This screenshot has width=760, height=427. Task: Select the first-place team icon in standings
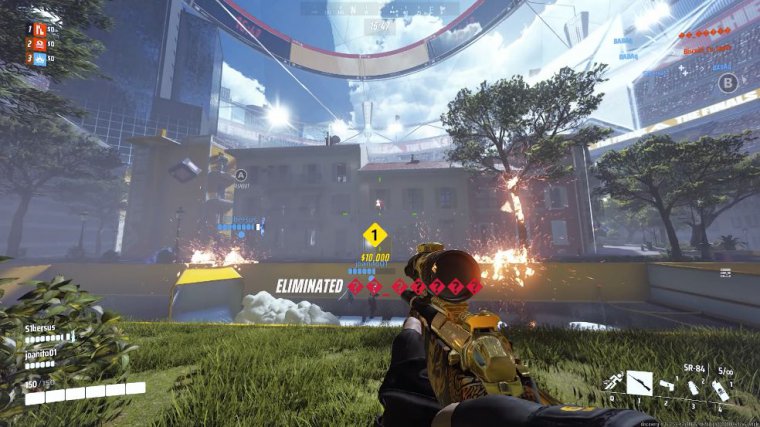[40, 29]
